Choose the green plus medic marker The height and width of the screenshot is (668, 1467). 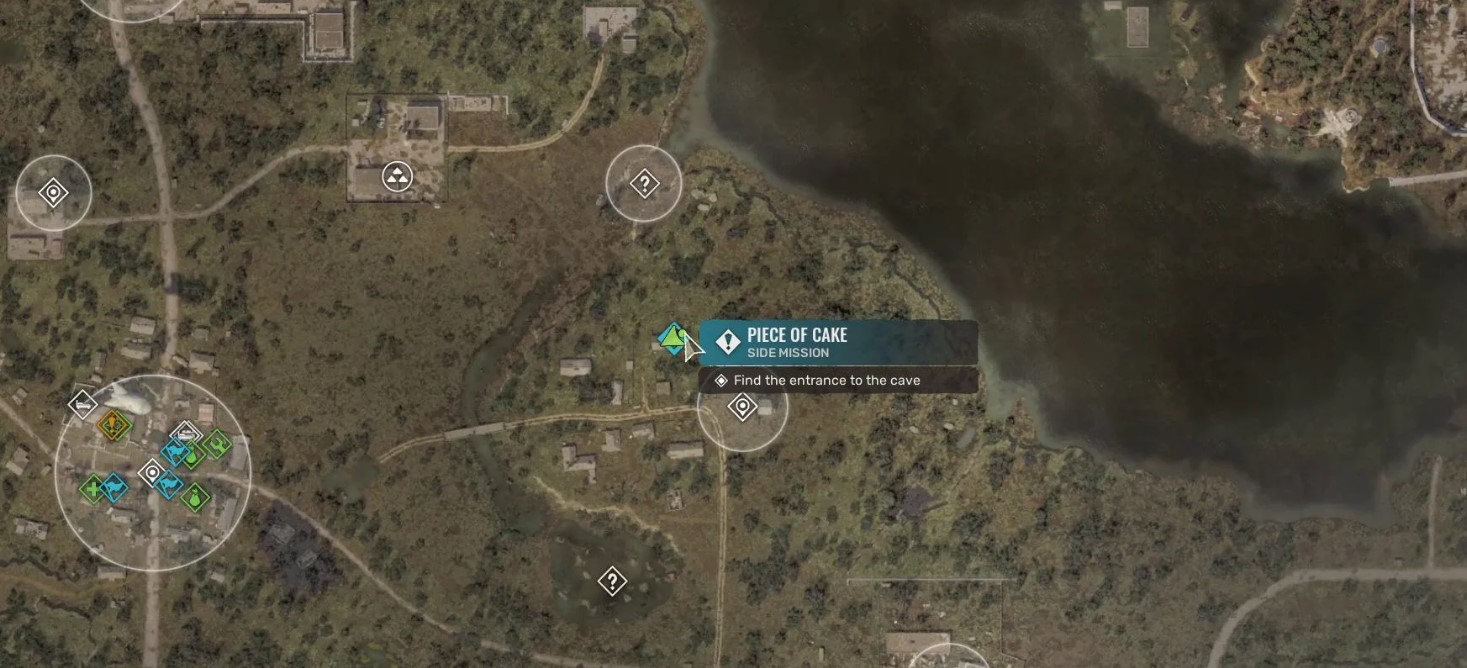pyautogui.click(x=93, y=489)
